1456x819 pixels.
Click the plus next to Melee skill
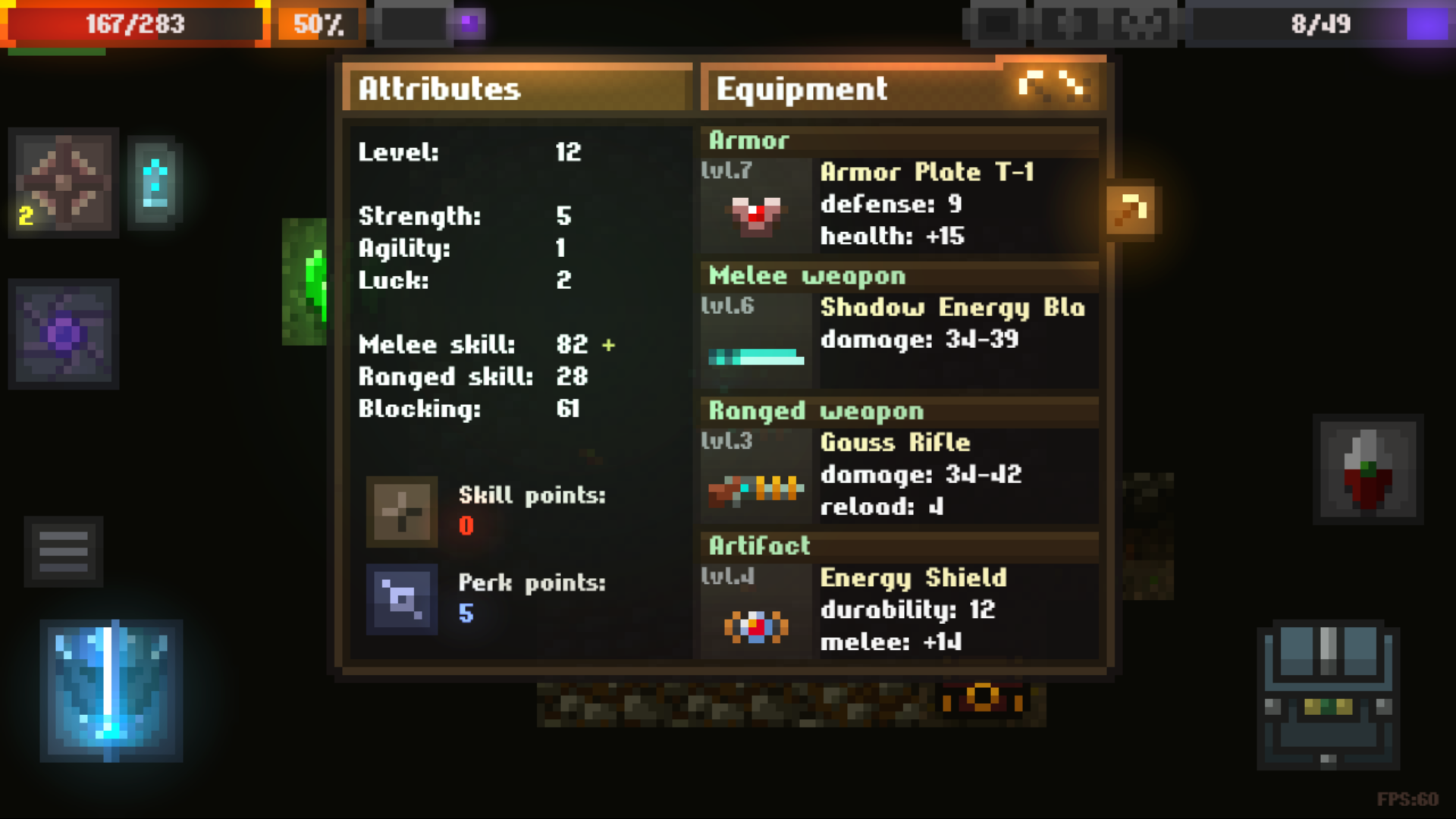point(607,345)
